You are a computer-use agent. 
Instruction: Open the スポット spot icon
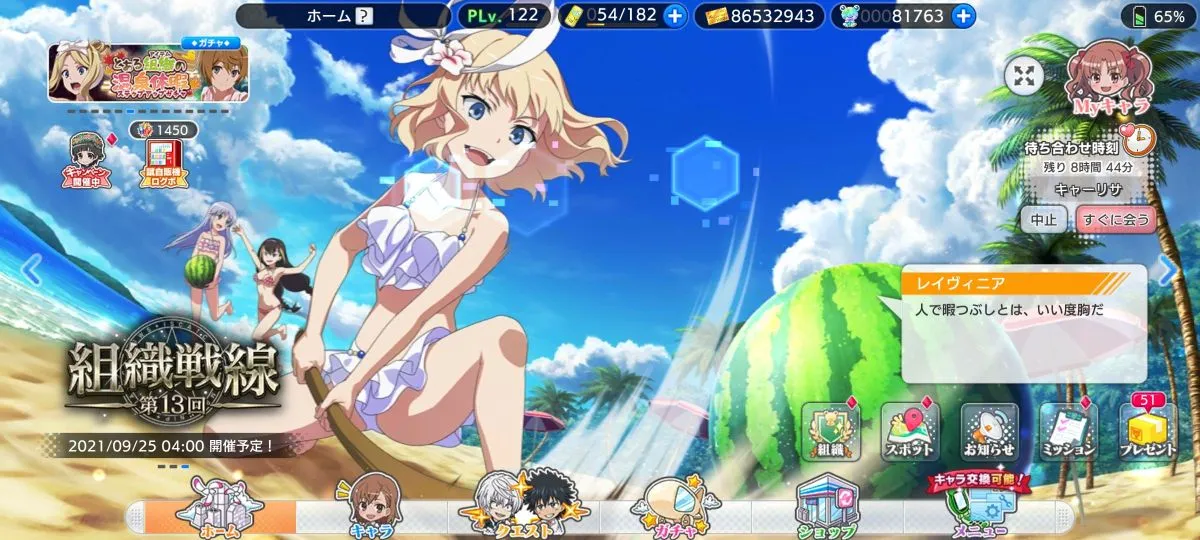908,432
